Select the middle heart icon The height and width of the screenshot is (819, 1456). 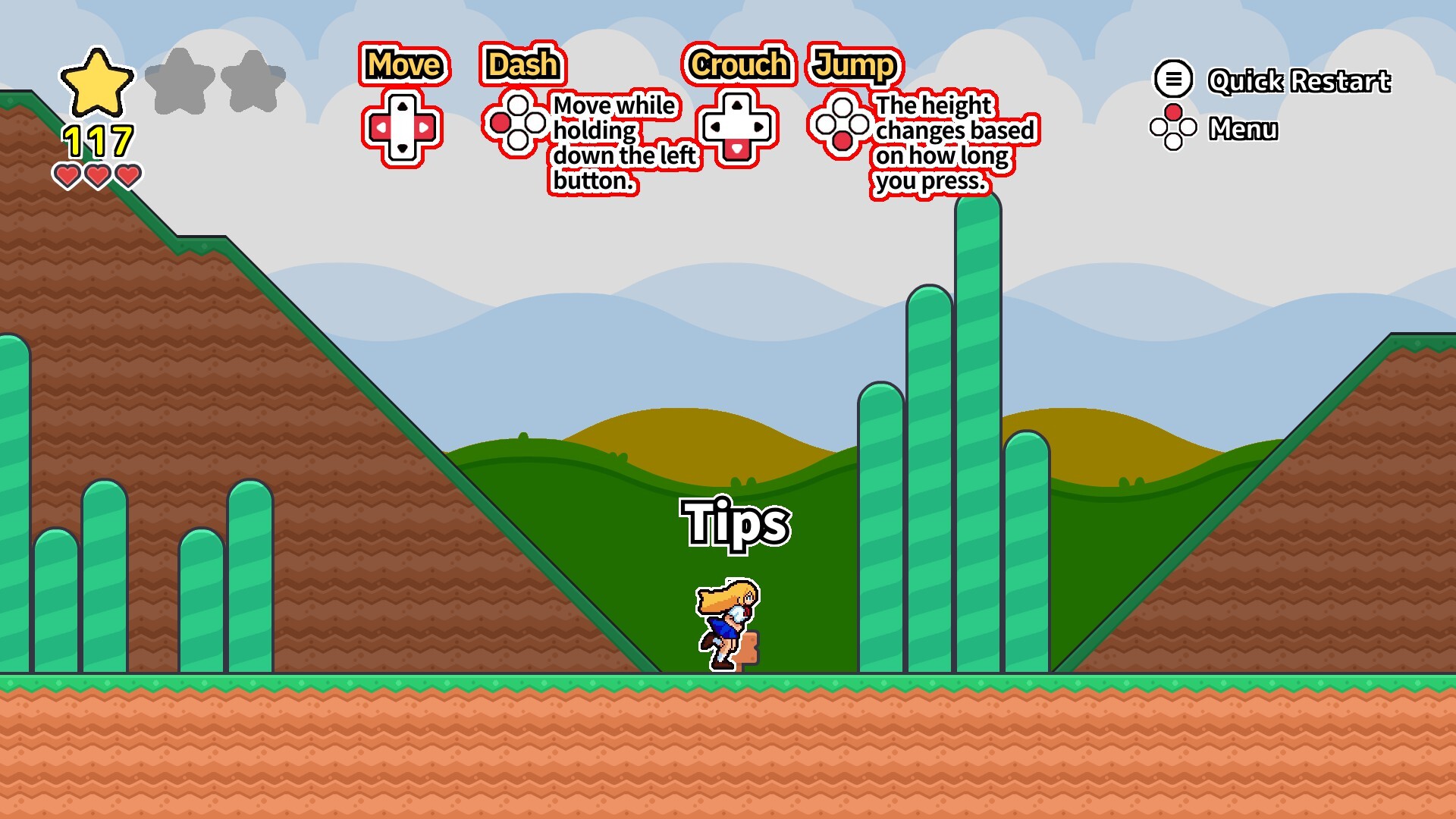click(x=96, y=176)
